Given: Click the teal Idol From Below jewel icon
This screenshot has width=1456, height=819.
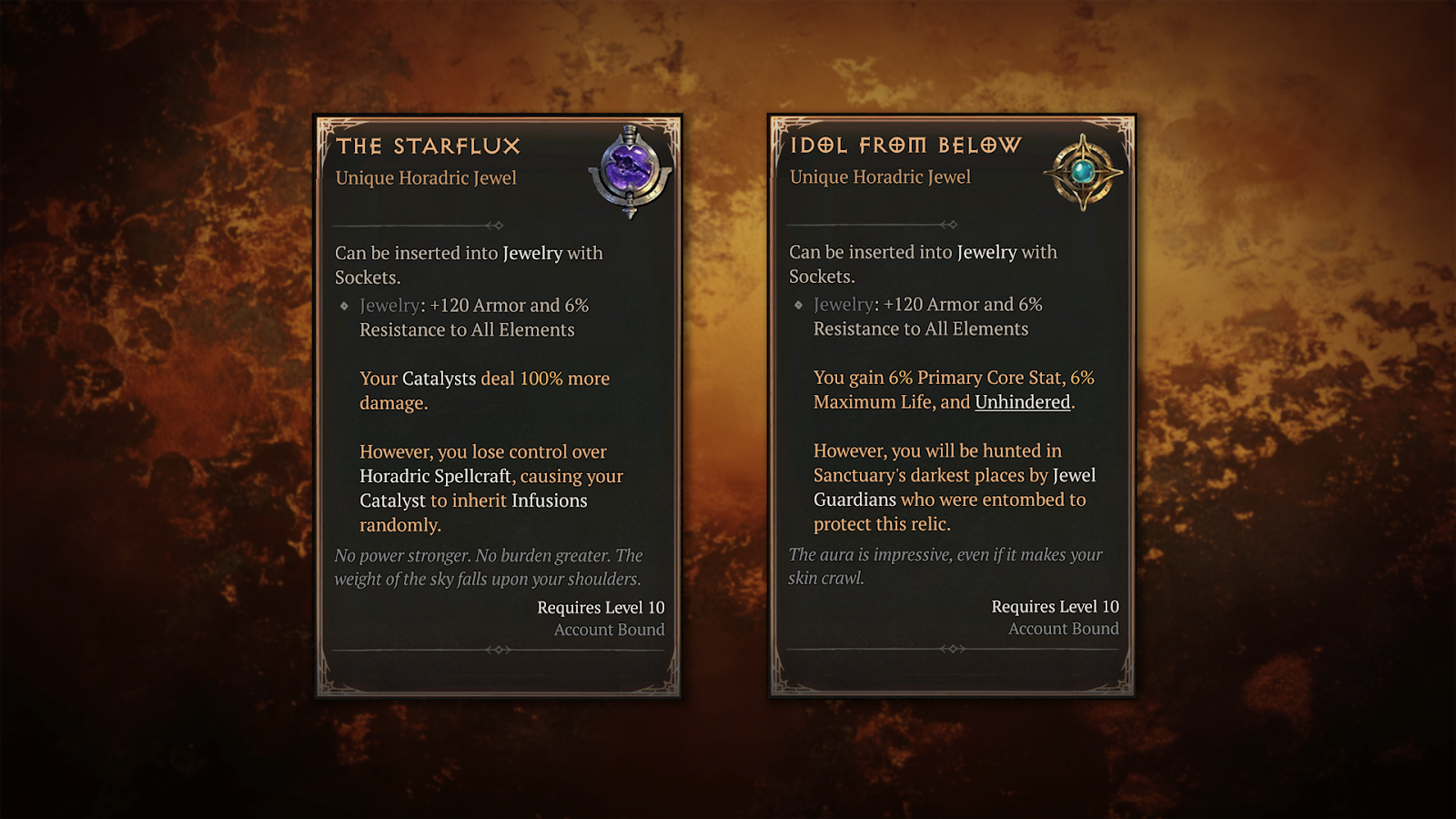Looking at the screenshot, I should pyautogui.click(x=1083, y=172).
